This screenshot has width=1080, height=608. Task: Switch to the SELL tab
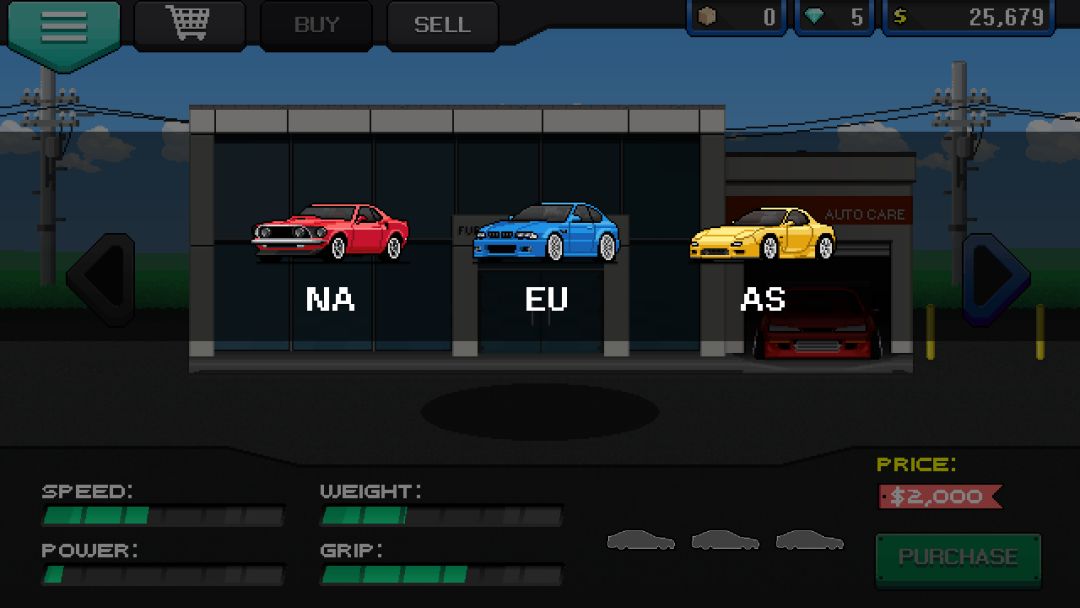[442, 25]
